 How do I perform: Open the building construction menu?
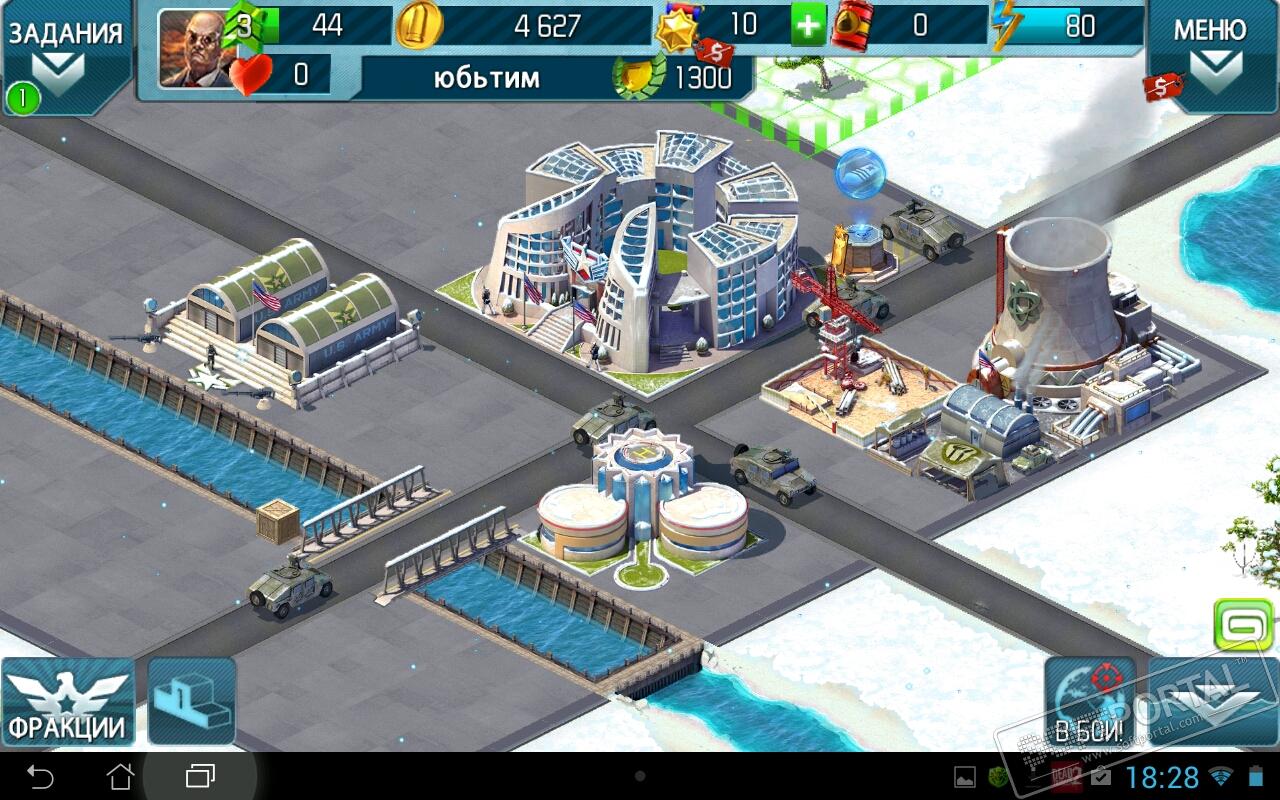191,702
